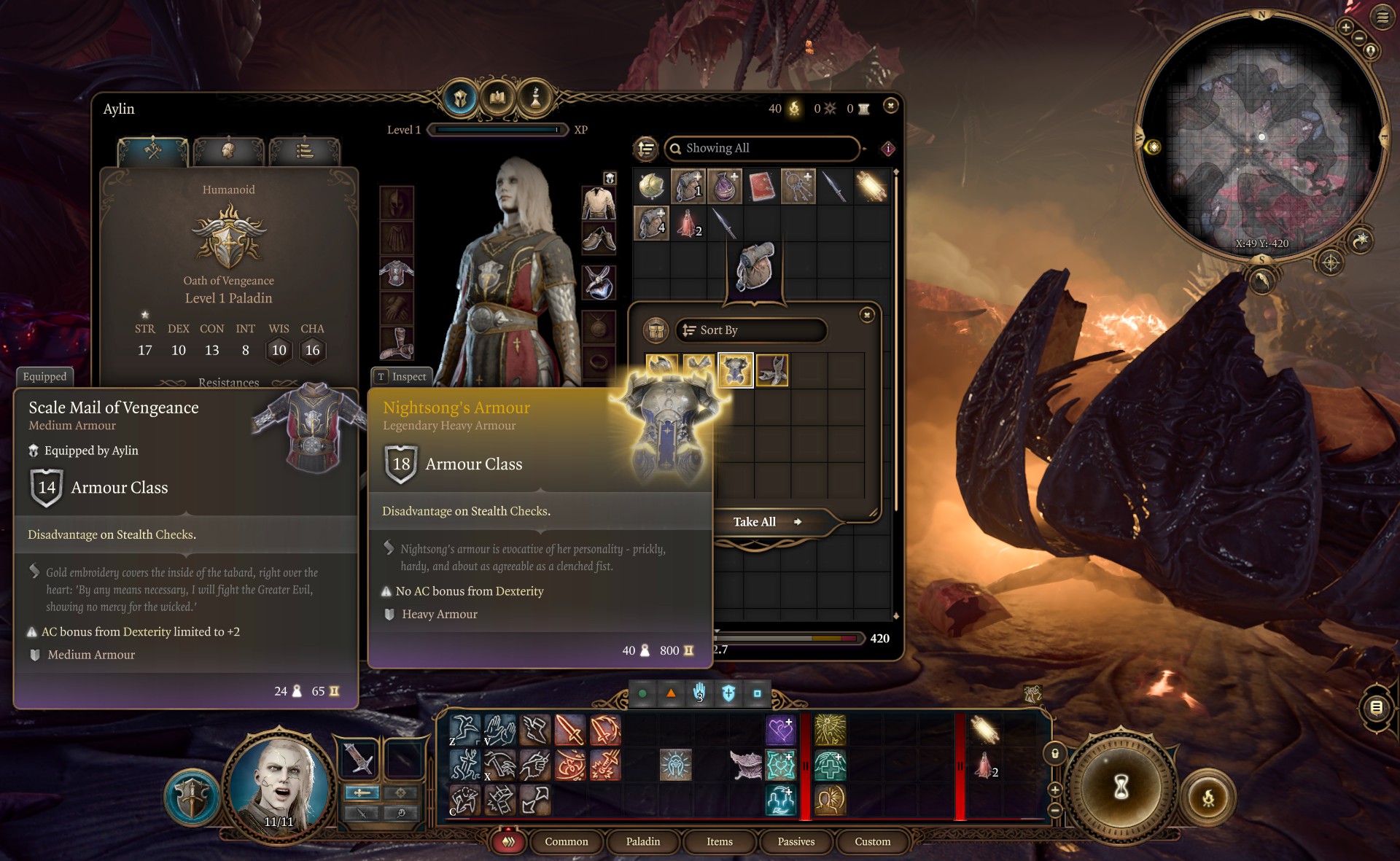The height and width of the screenshot is (861, 1400).
Task: Close the loot container panel
Action: point(867,315)
